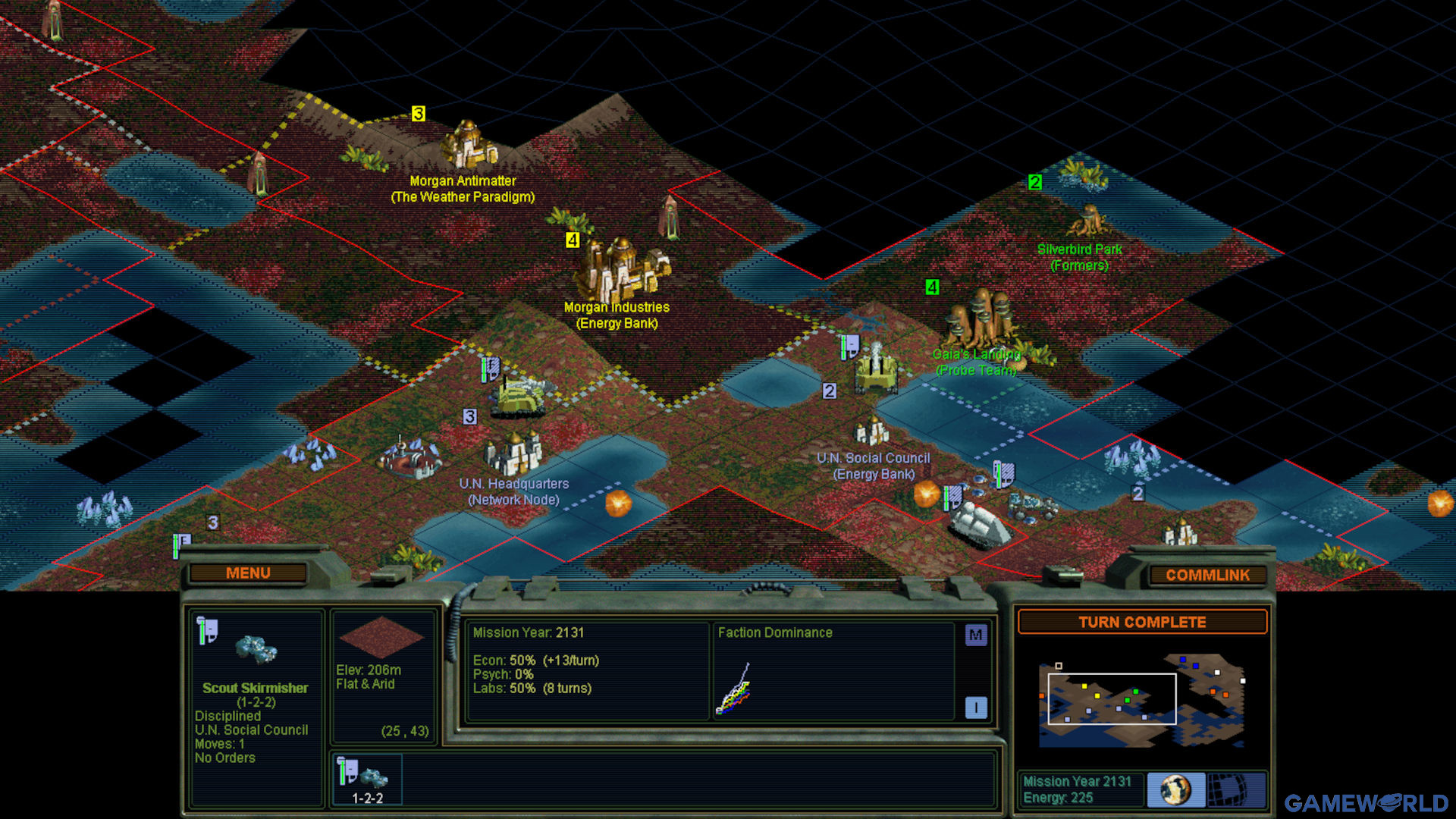Open the U.N. Social Council base

[872, 432]
